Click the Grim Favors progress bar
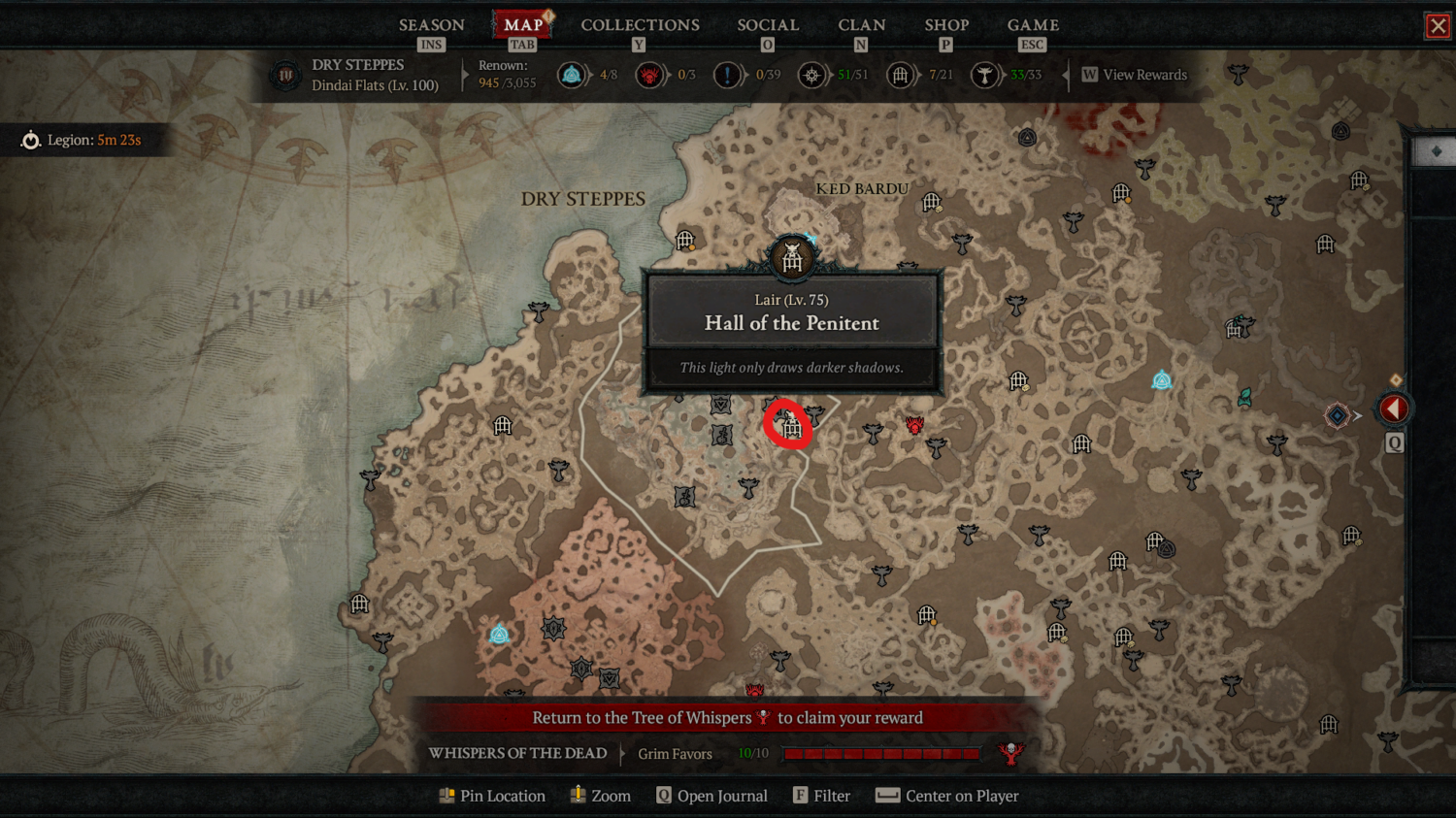The image size is (1456, 818). coord(879,752)
